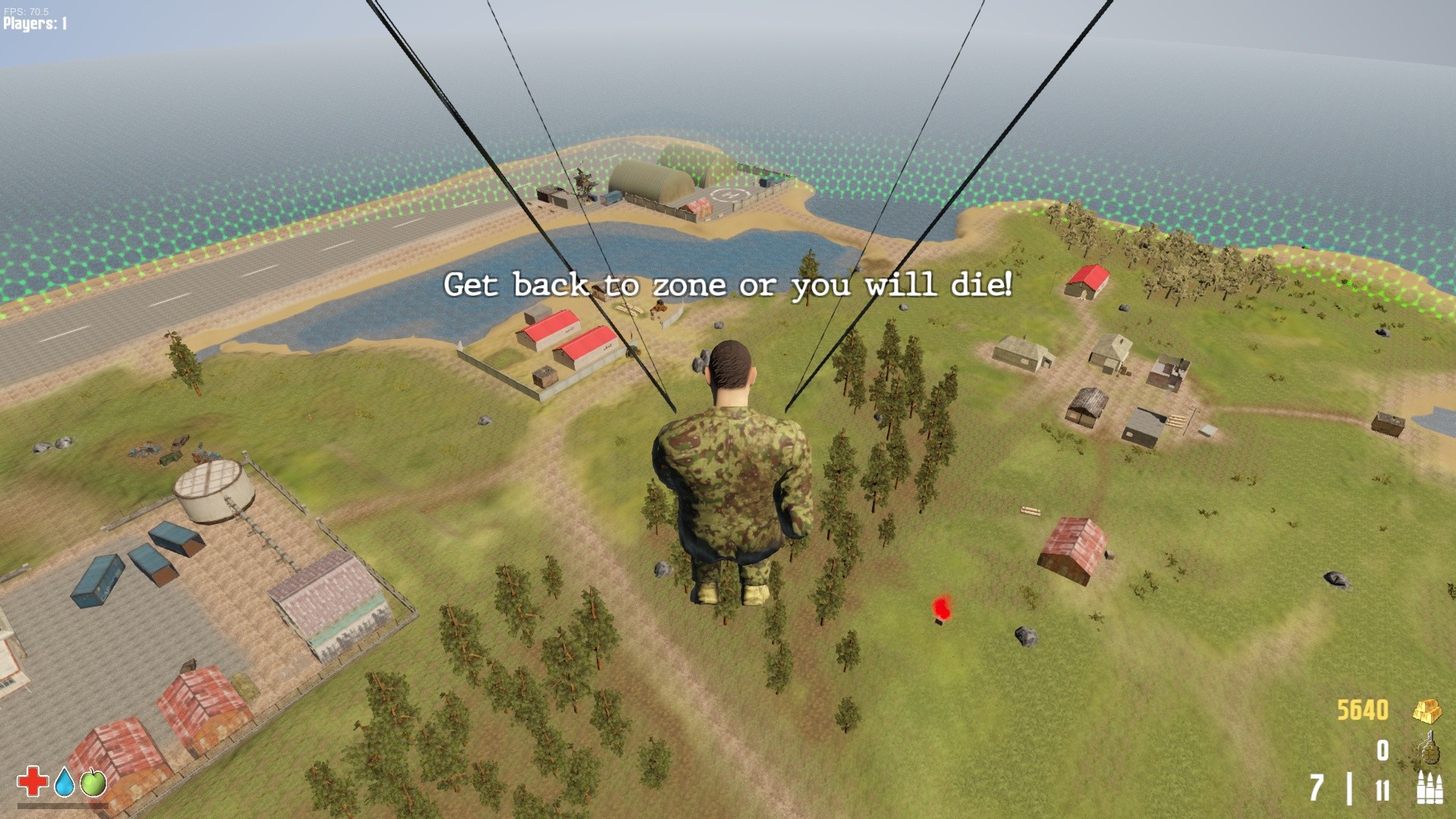Click the grenade count showing 0

[x=1381, y=751]
